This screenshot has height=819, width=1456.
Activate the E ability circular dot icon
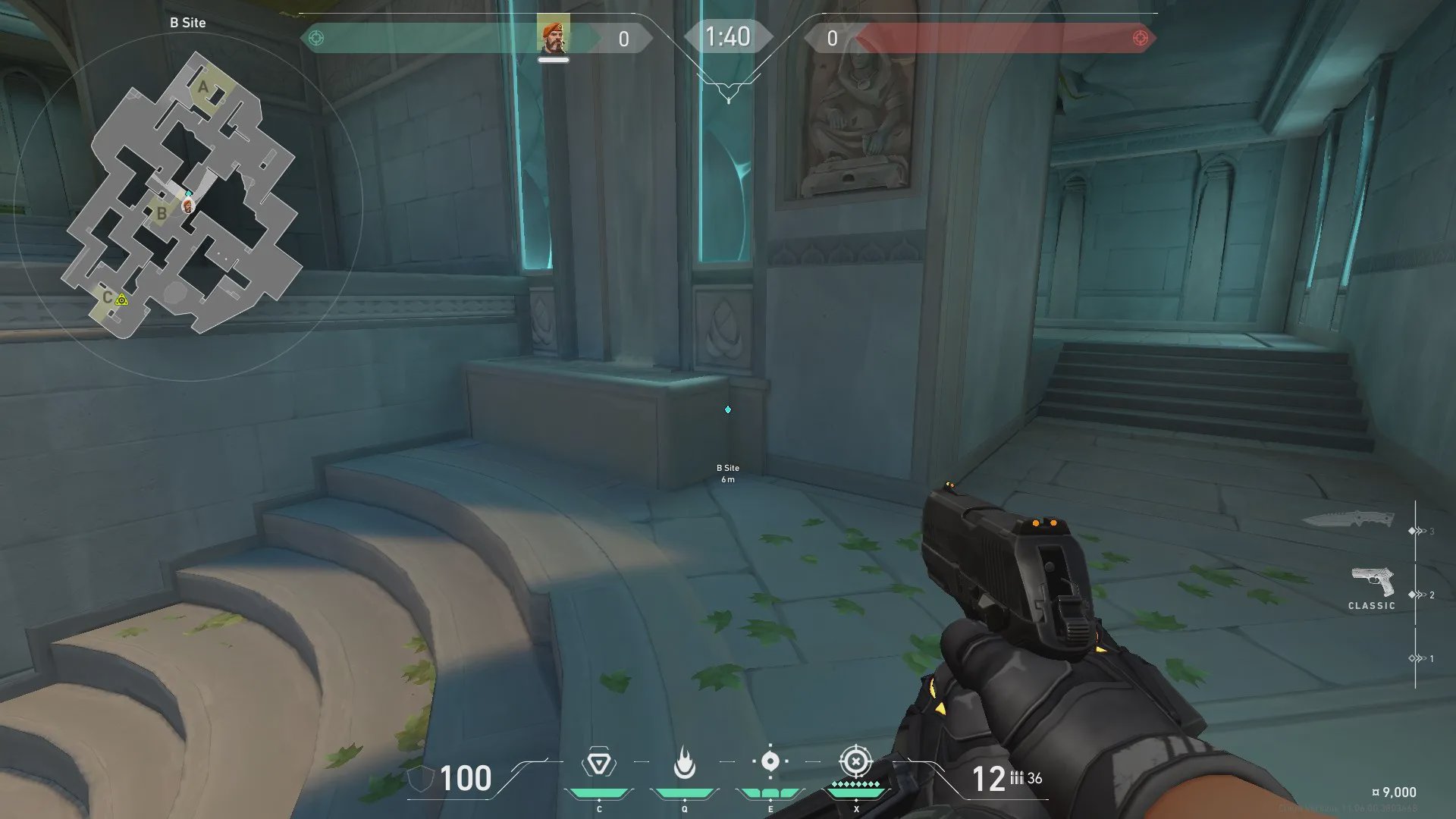770,761
